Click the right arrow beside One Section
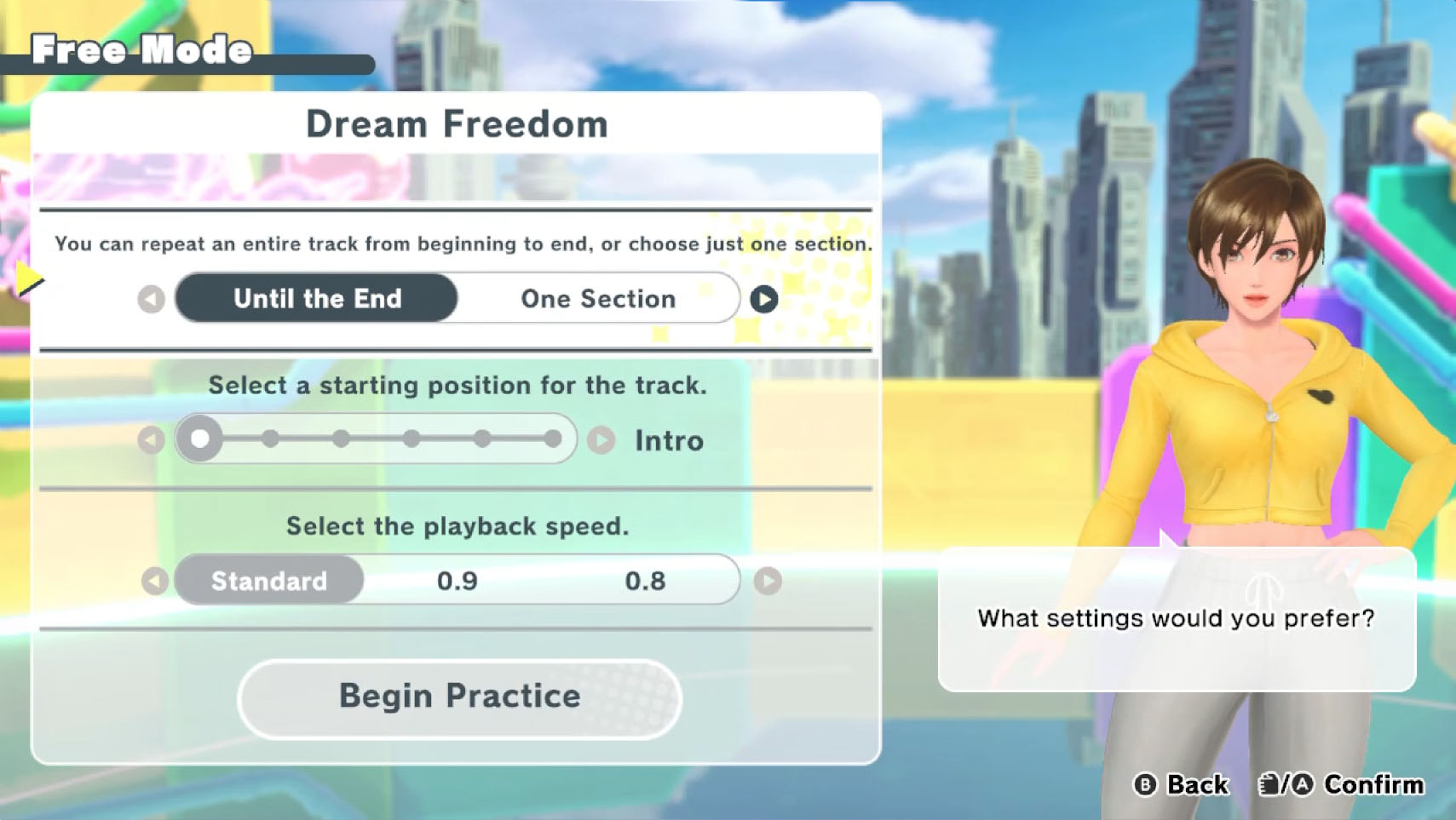 764,299
